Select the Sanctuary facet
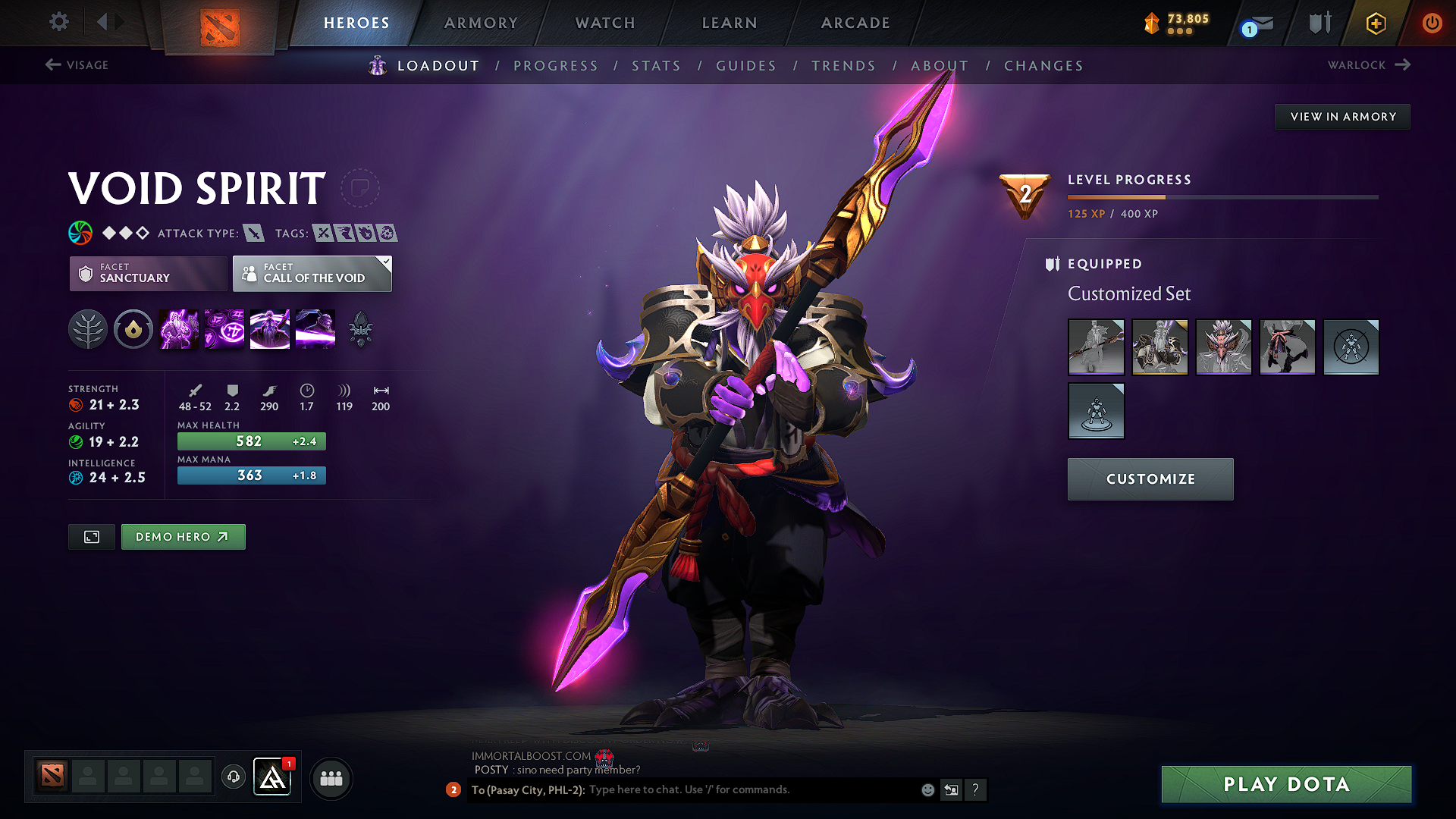 tap(148, 274)
